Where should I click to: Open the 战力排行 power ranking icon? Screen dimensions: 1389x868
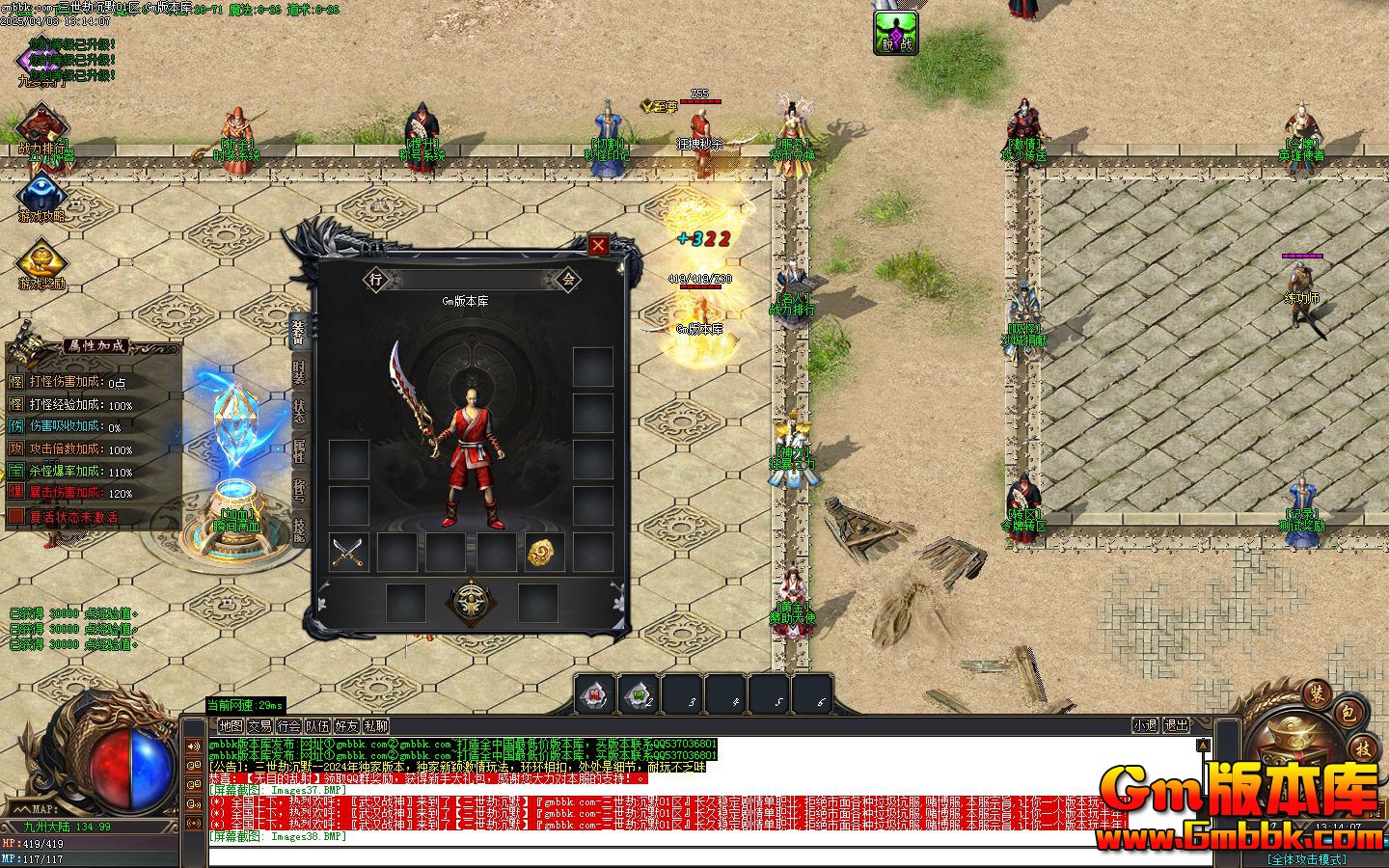point(42,130)
